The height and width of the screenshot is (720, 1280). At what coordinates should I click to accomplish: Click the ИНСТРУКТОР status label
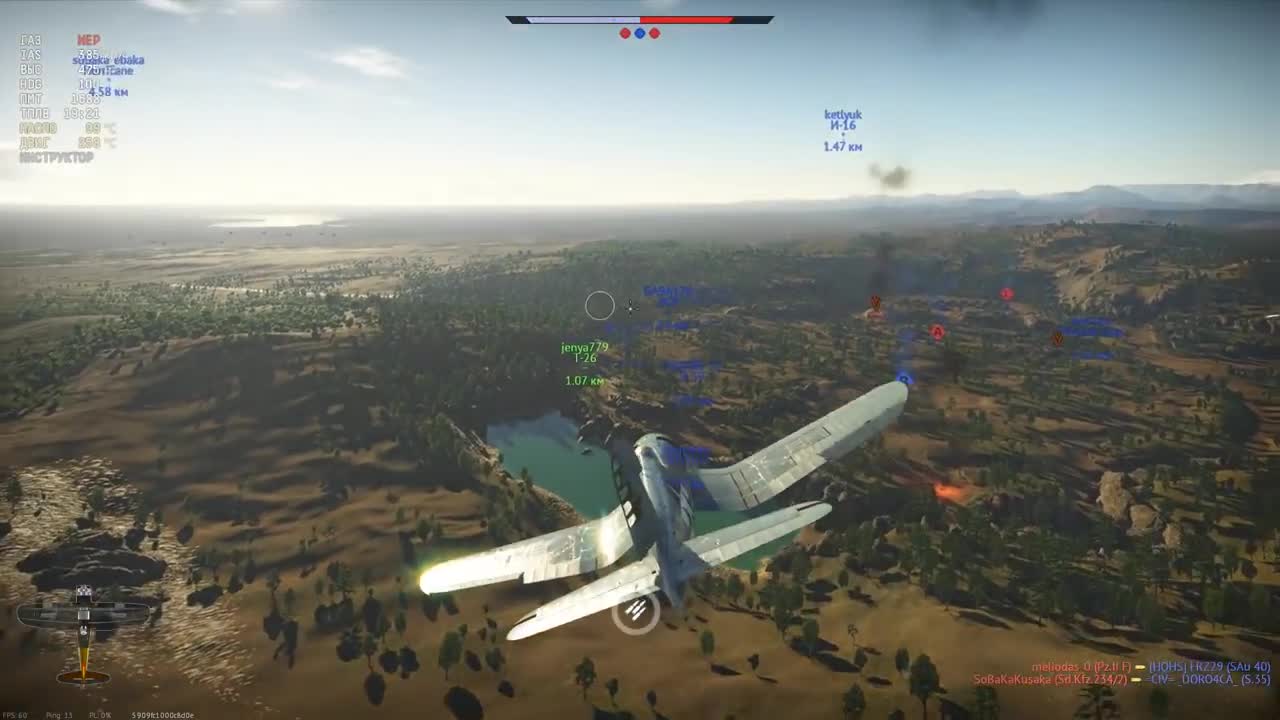[57, 156]
